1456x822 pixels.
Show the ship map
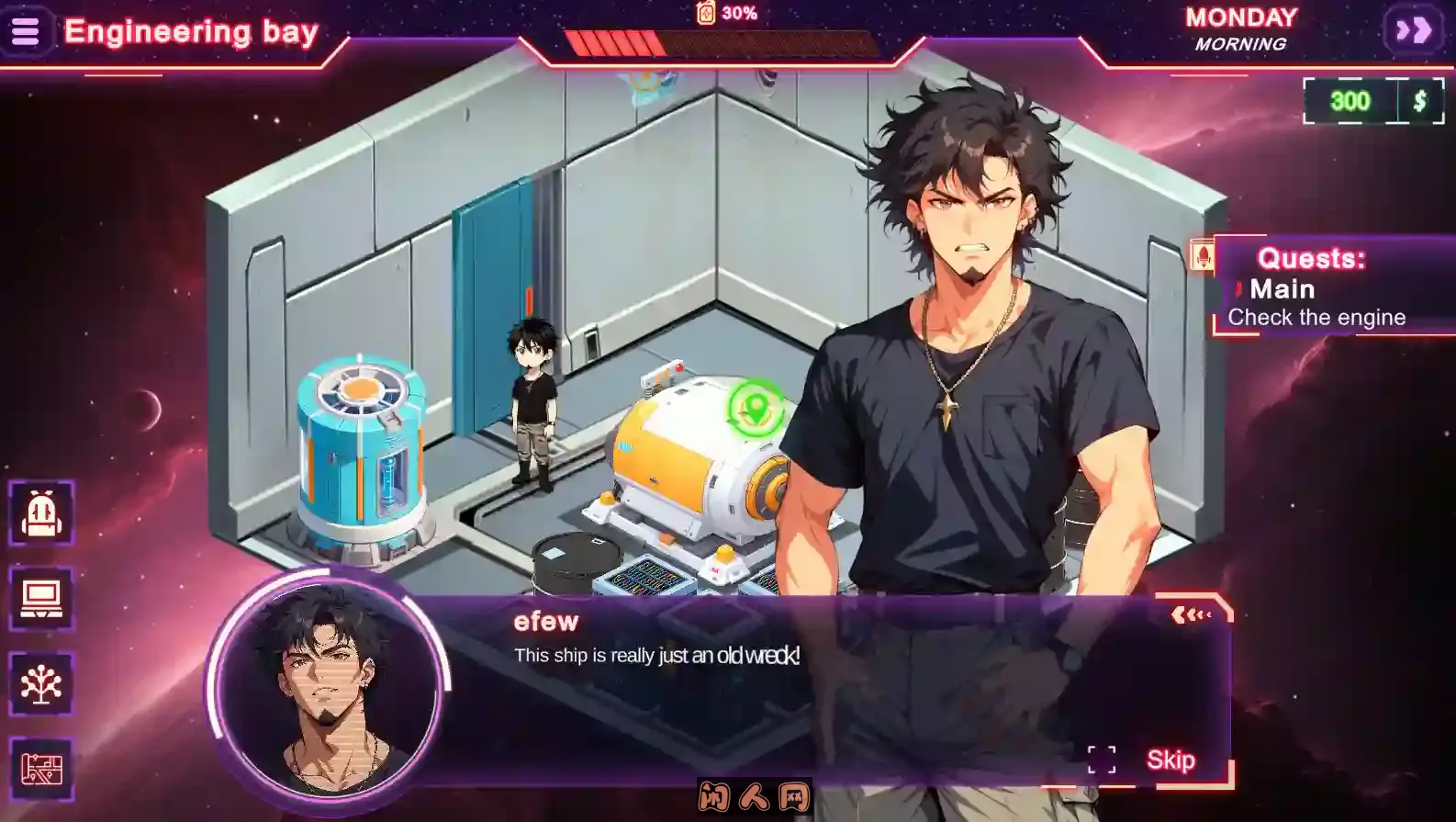point(41,769)
